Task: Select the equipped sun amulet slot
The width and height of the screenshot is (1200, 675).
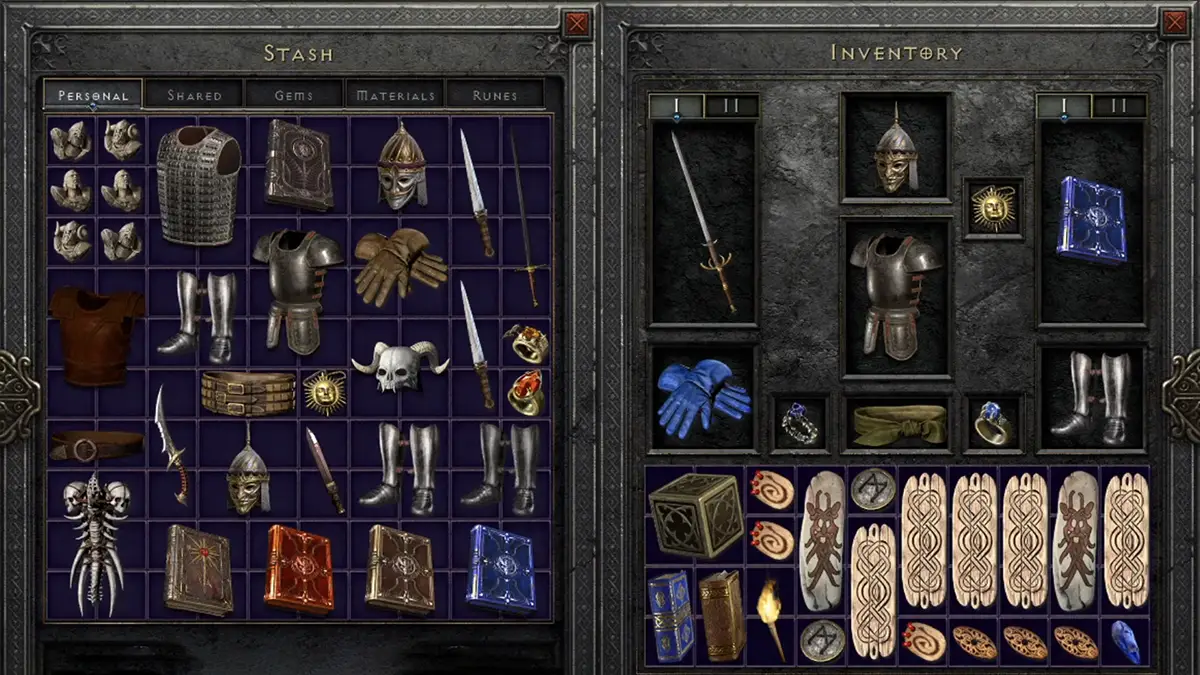Action: coord(993,208)
